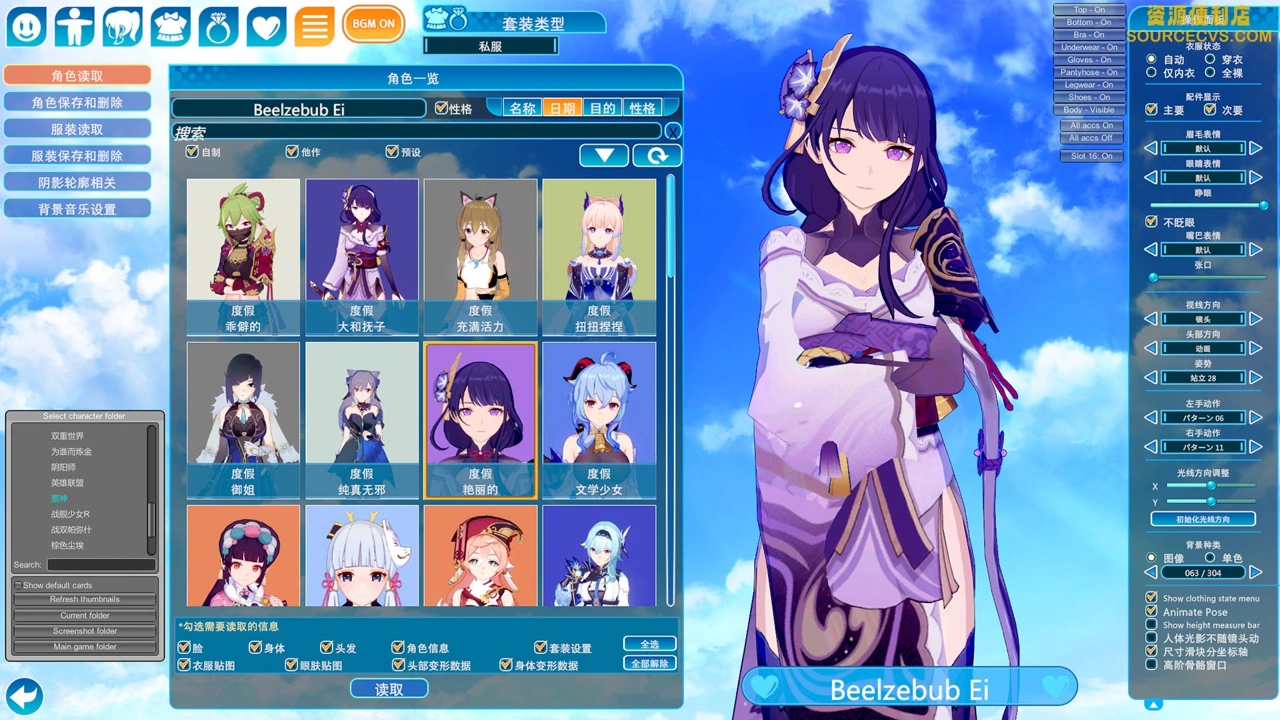The image size is (1280, 720).
Task: Open the 服装读取 menu entry
Action: [77, 129]
